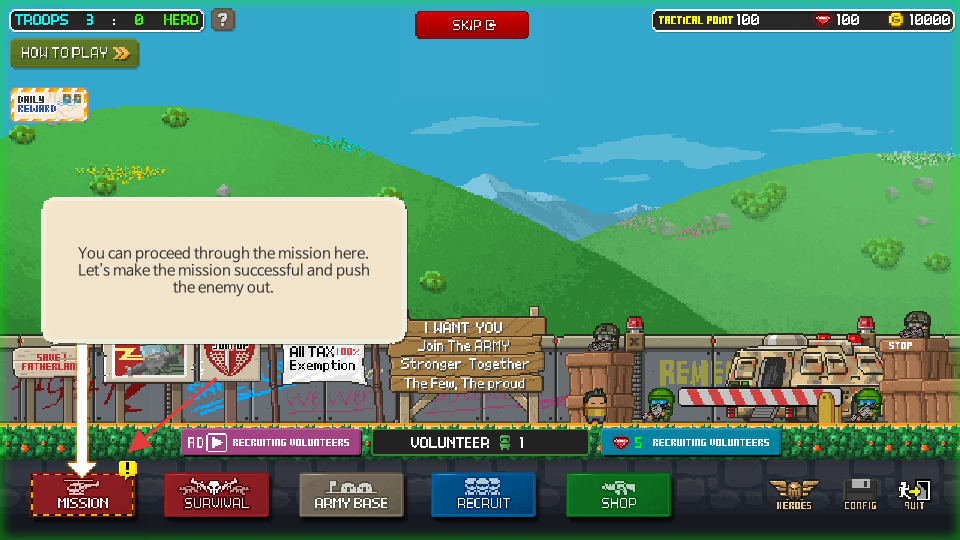Claim the Daily Reward envelope
960x540 pixels.
pos(49,105)
